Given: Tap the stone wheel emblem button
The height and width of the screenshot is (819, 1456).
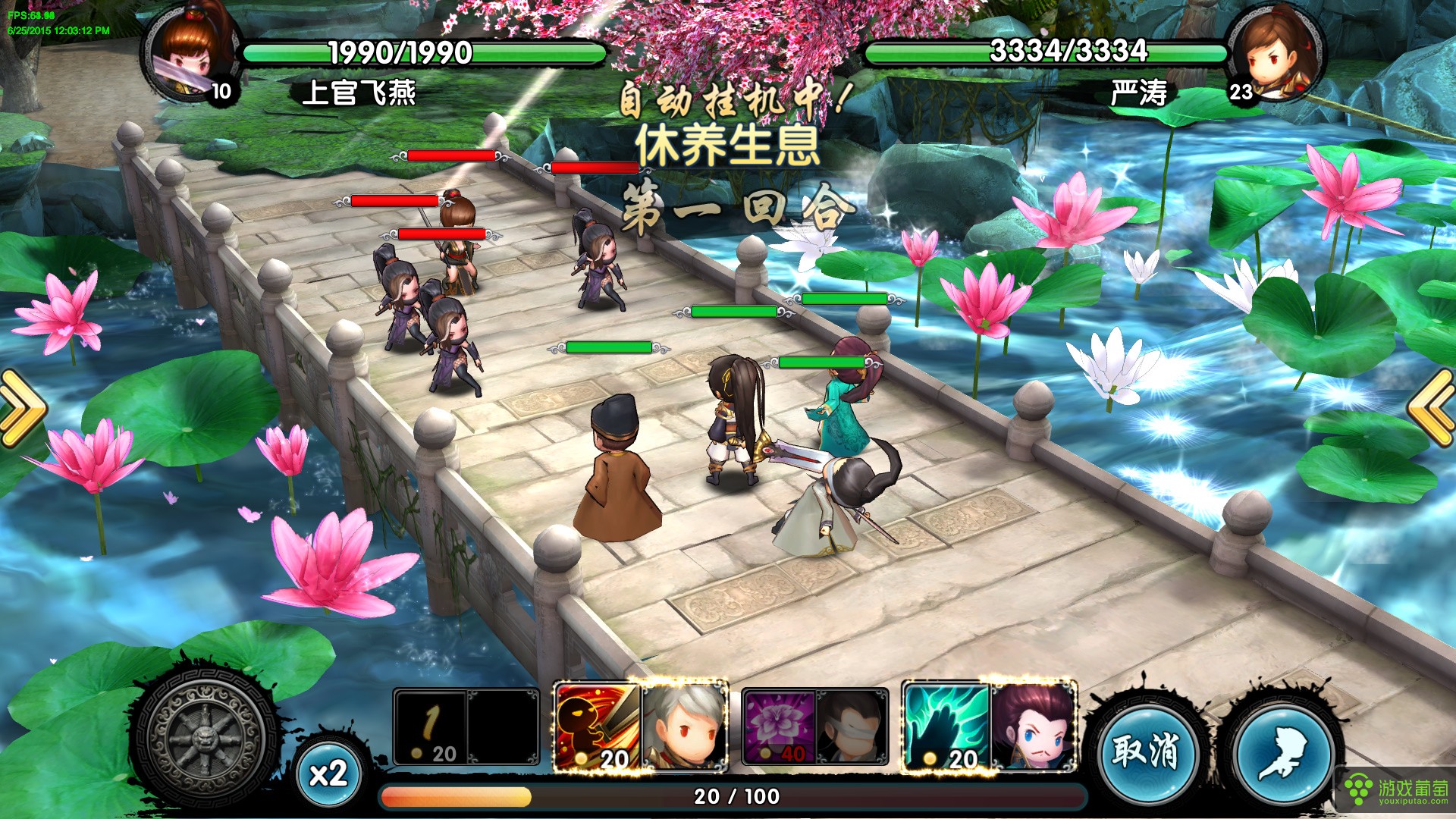Looking at the screenshot, I should click(x=206, y=739).
